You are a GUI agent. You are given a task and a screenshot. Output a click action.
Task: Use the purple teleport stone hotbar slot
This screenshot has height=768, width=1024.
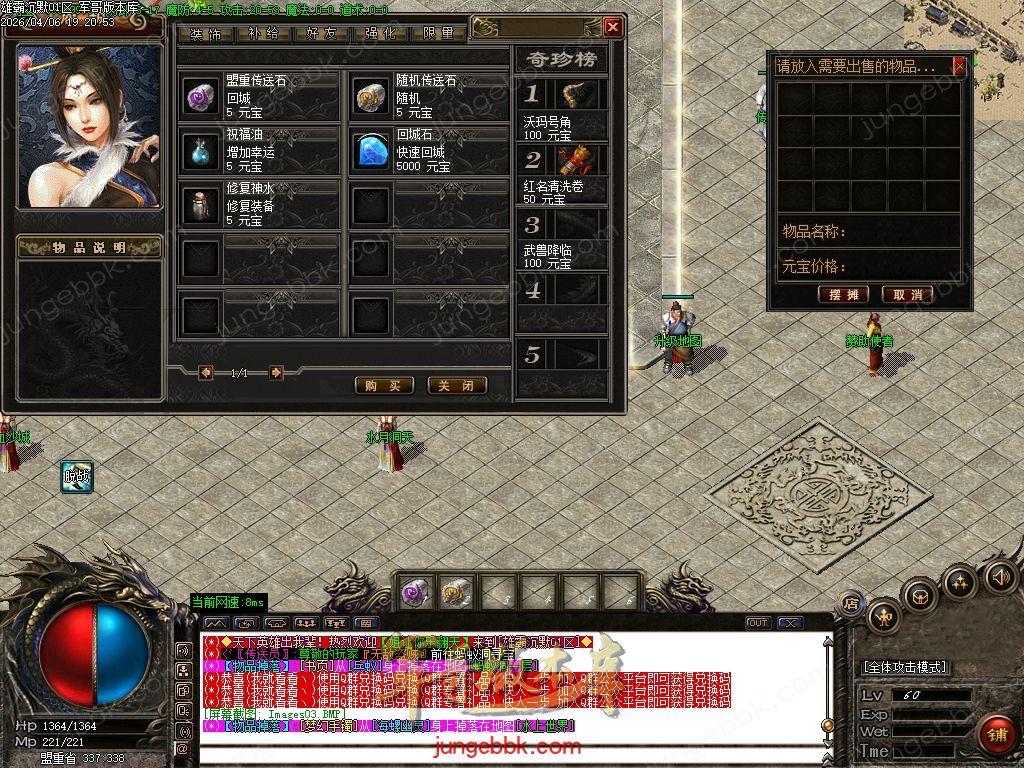tap(416, 592)
